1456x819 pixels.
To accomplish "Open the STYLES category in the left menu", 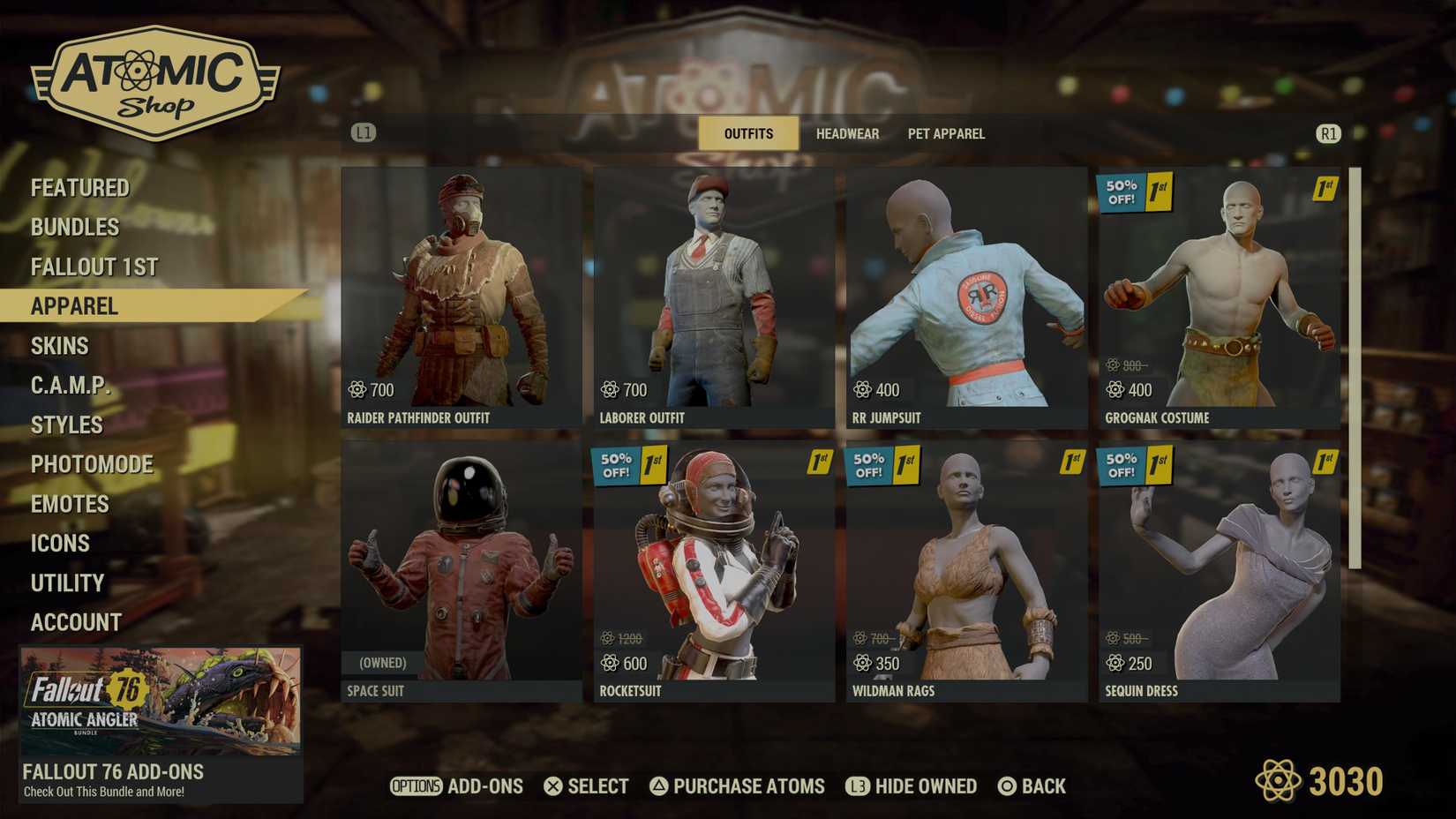I will pyautogui.click(x=66, y=425).
